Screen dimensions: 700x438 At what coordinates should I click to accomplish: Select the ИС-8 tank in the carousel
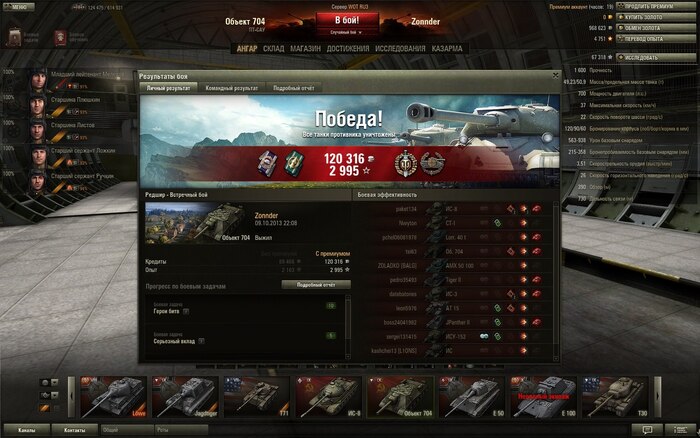click(x=330, y=396)
